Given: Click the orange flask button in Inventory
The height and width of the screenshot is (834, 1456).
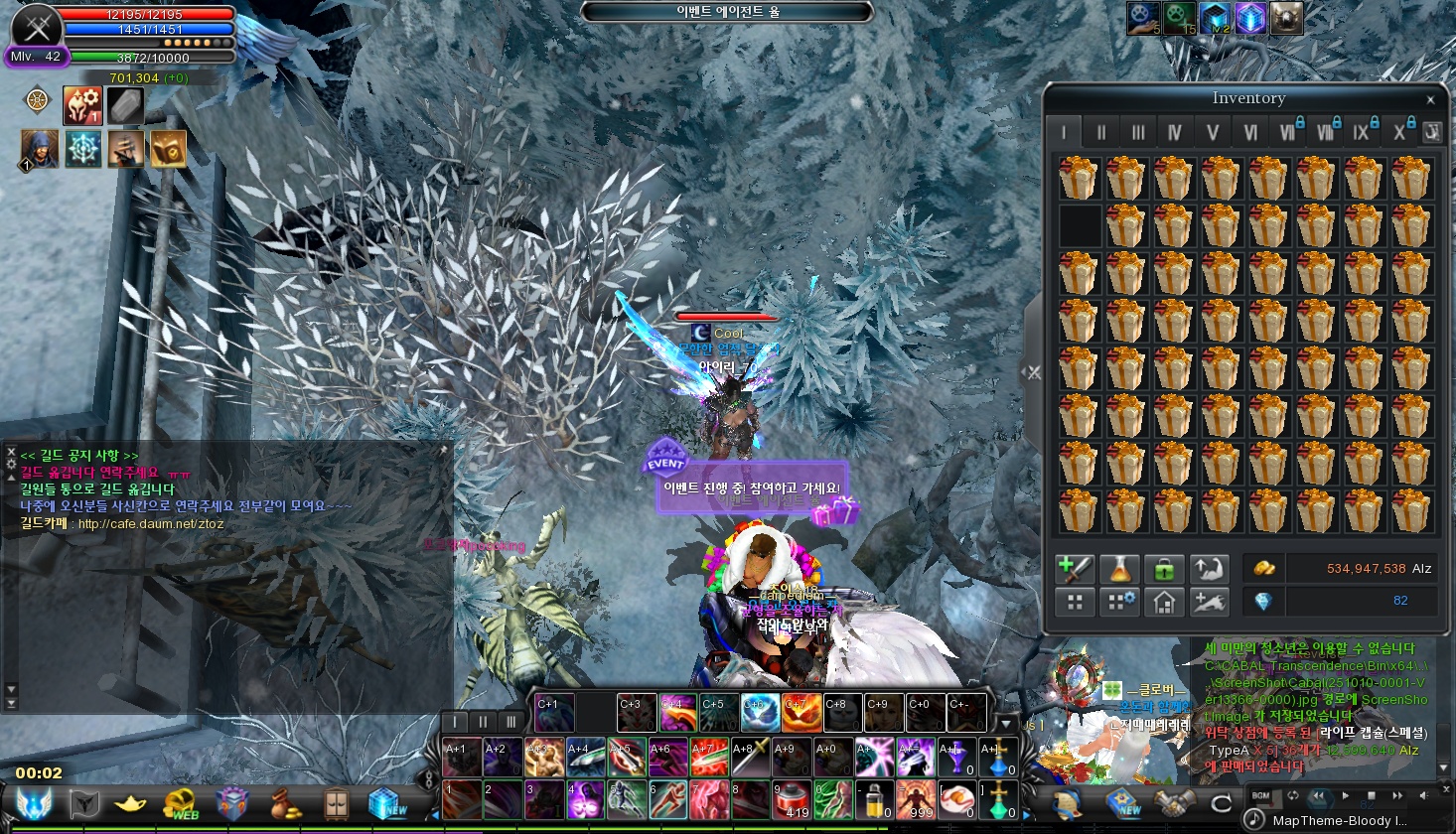Looking at the screenshot, I should [1119, 569].
